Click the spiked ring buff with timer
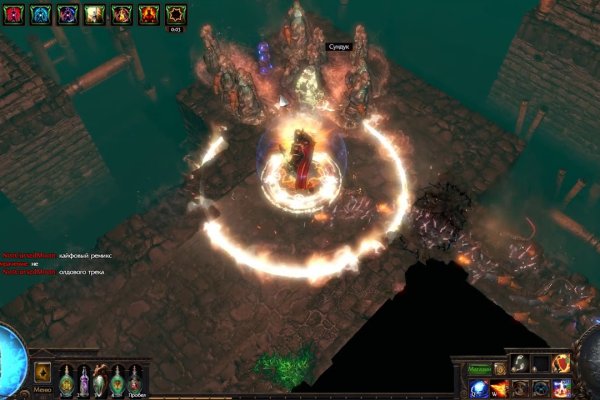Viewport: 600px width, 400px height. (175, 14)
